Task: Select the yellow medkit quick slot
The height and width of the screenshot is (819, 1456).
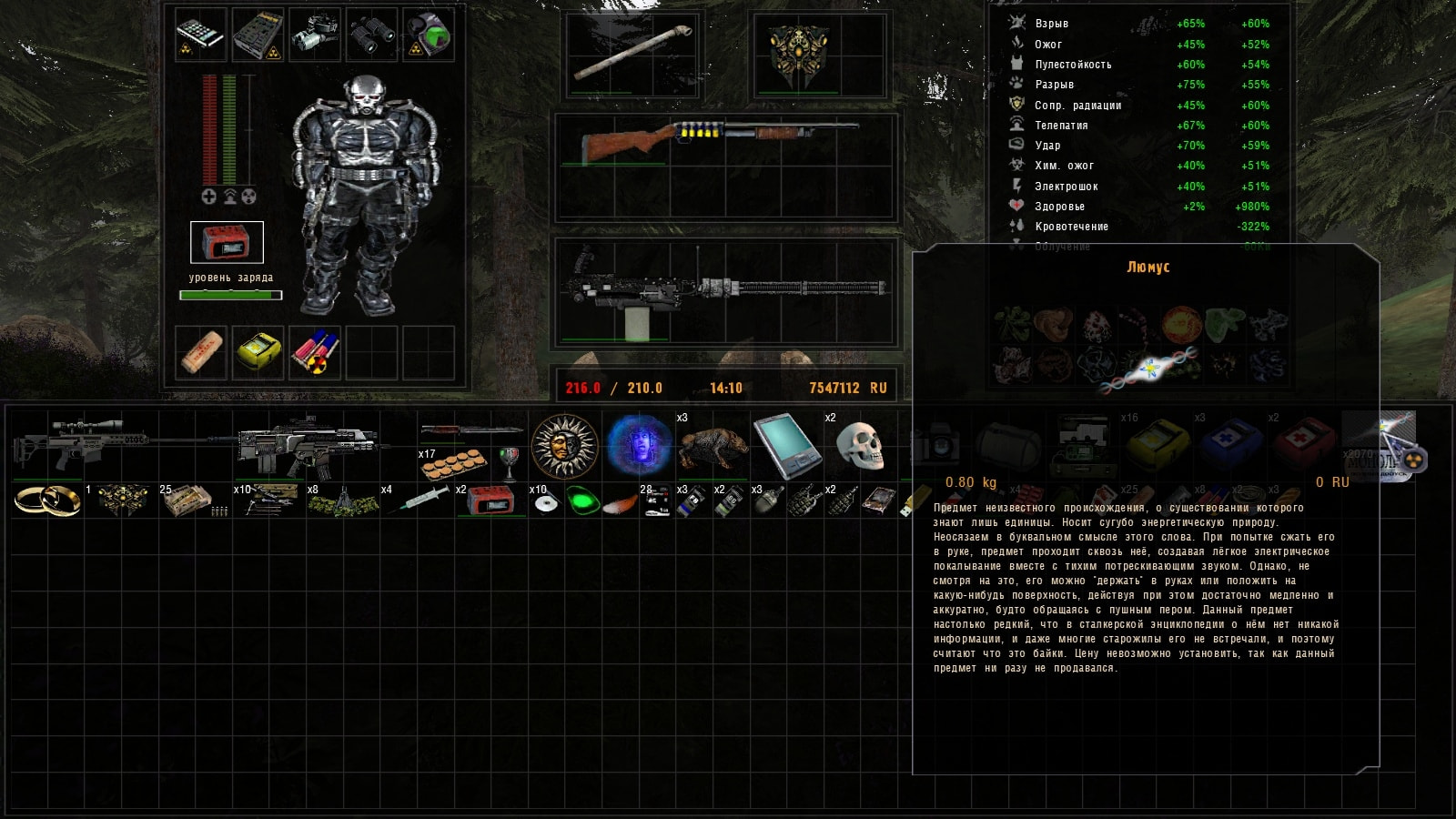Action: coord(258,352)
